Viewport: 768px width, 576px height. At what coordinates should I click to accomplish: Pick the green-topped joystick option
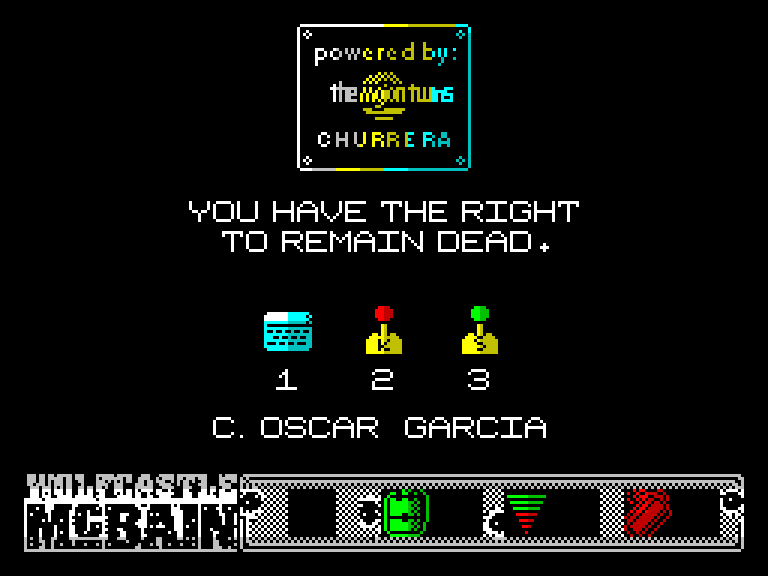[479, 331]
